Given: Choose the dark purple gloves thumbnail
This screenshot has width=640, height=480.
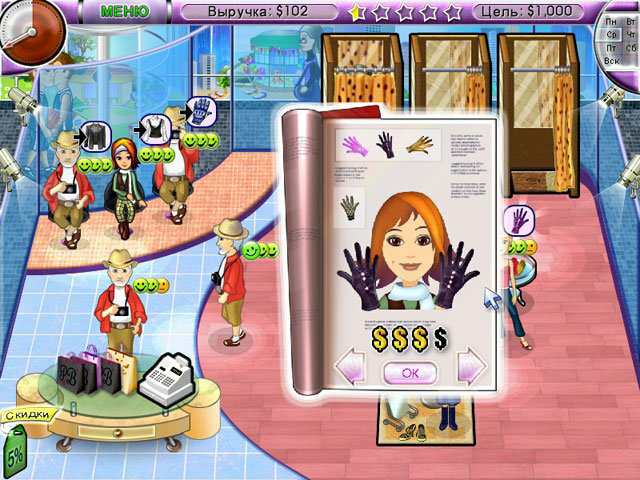Looking at the screenshot, I should tap(386, 146).
